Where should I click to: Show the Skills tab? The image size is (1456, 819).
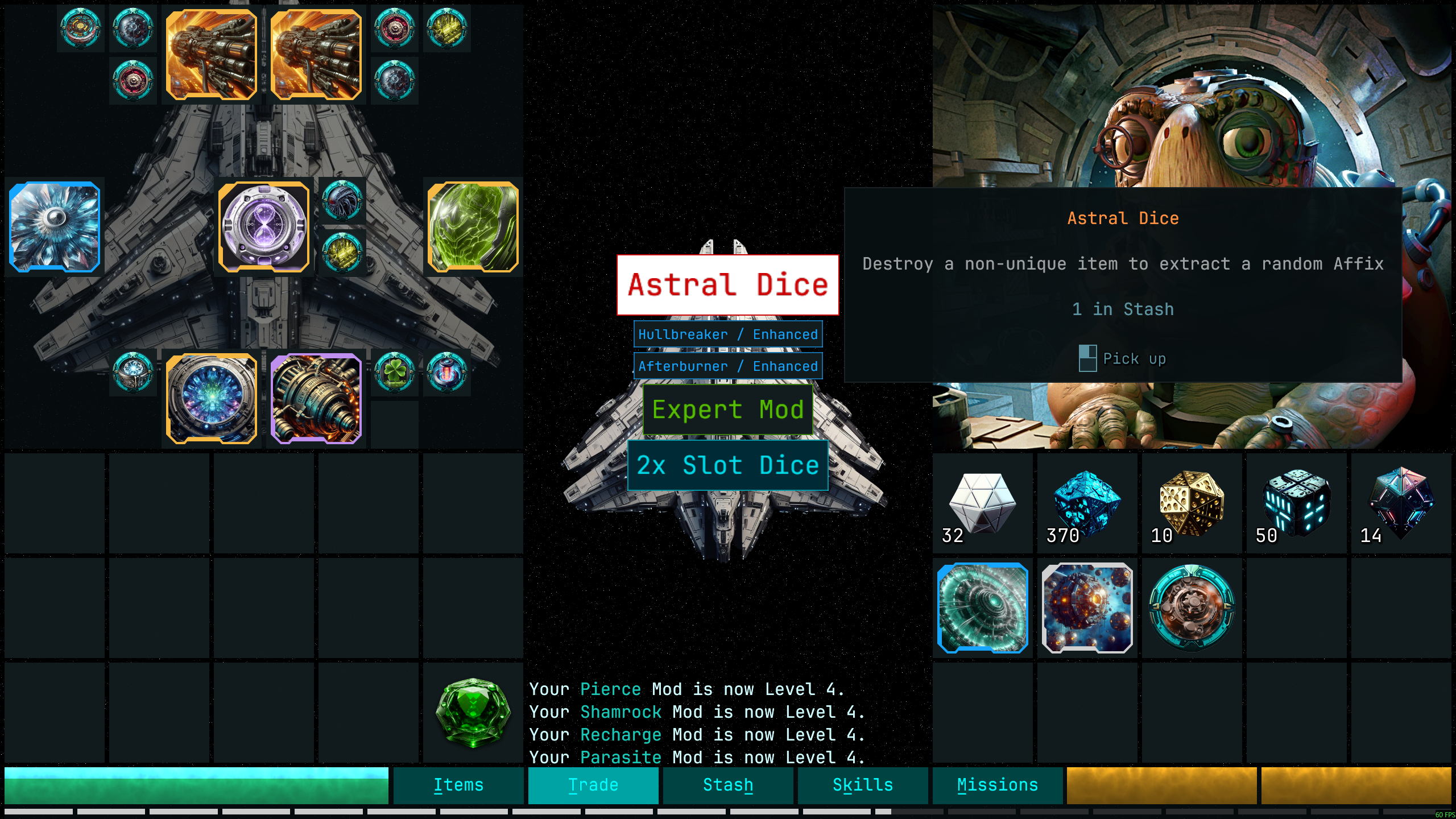click(862, 785)
